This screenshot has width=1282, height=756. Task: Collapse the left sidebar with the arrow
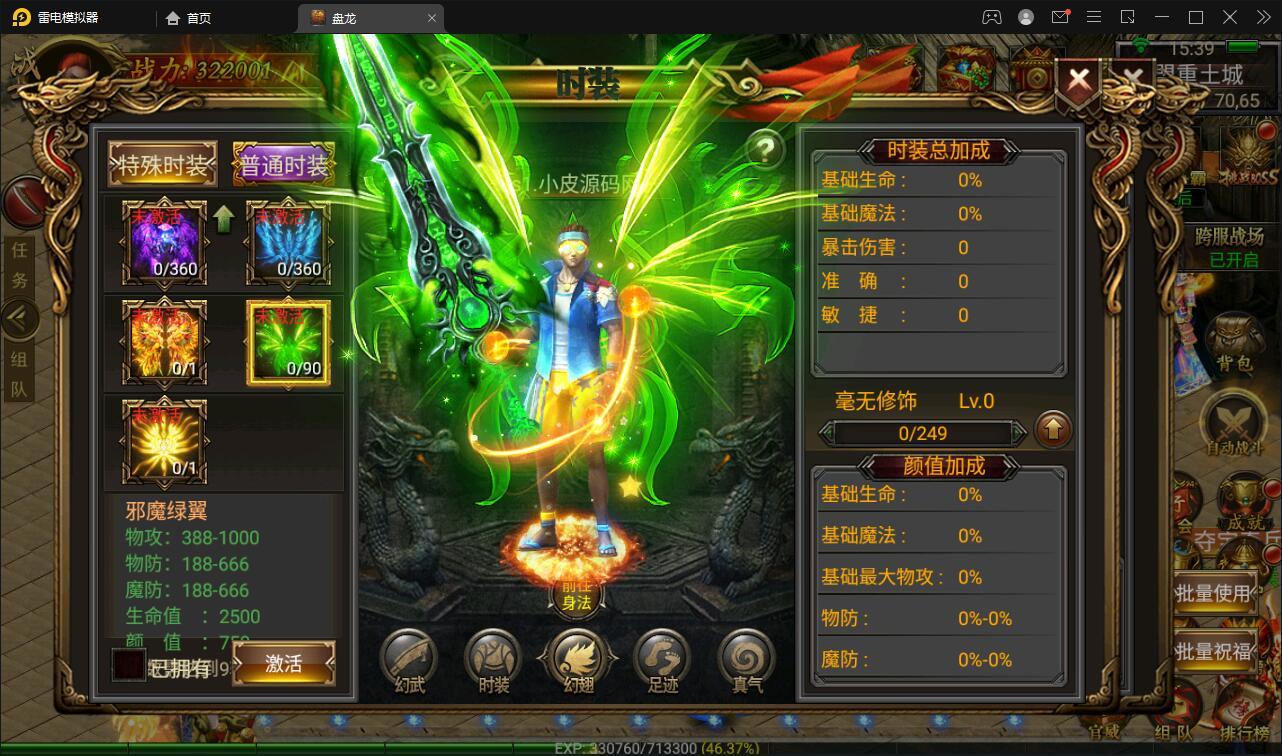tap(20, 318)
